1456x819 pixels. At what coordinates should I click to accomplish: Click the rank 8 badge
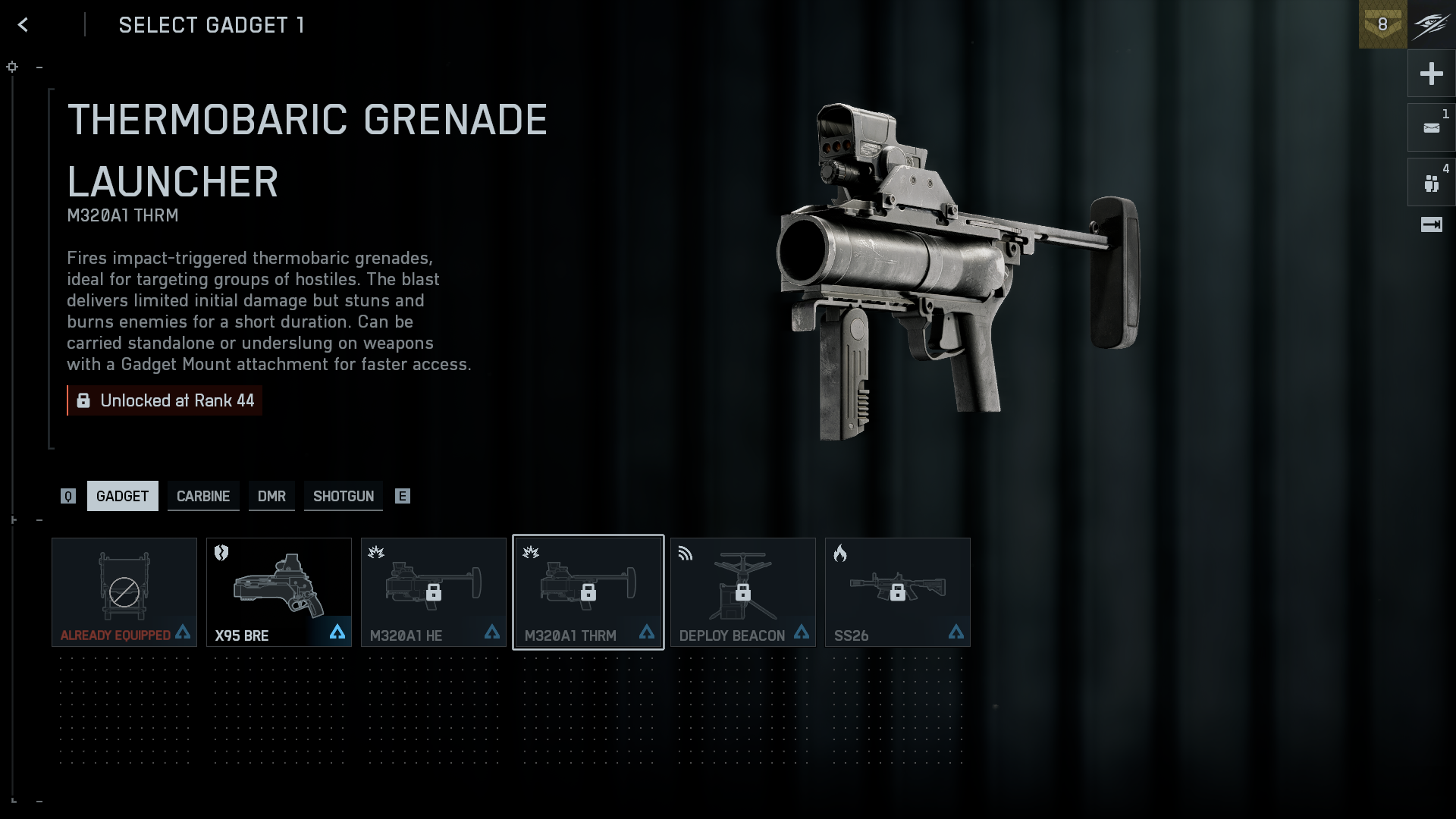(1382, 24)
